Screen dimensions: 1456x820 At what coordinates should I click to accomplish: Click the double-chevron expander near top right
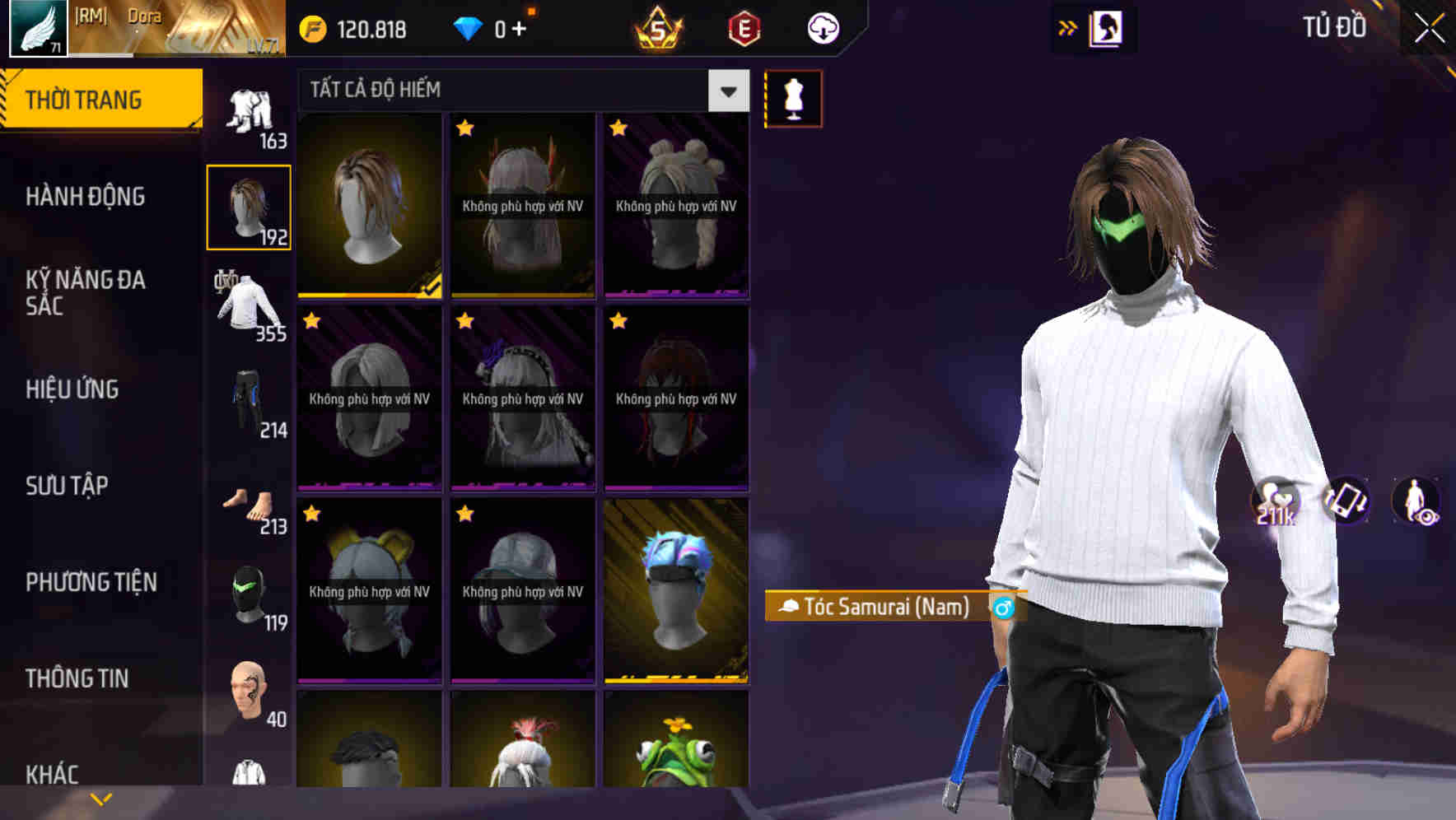pyautogui.click(x=1067, y=27)
